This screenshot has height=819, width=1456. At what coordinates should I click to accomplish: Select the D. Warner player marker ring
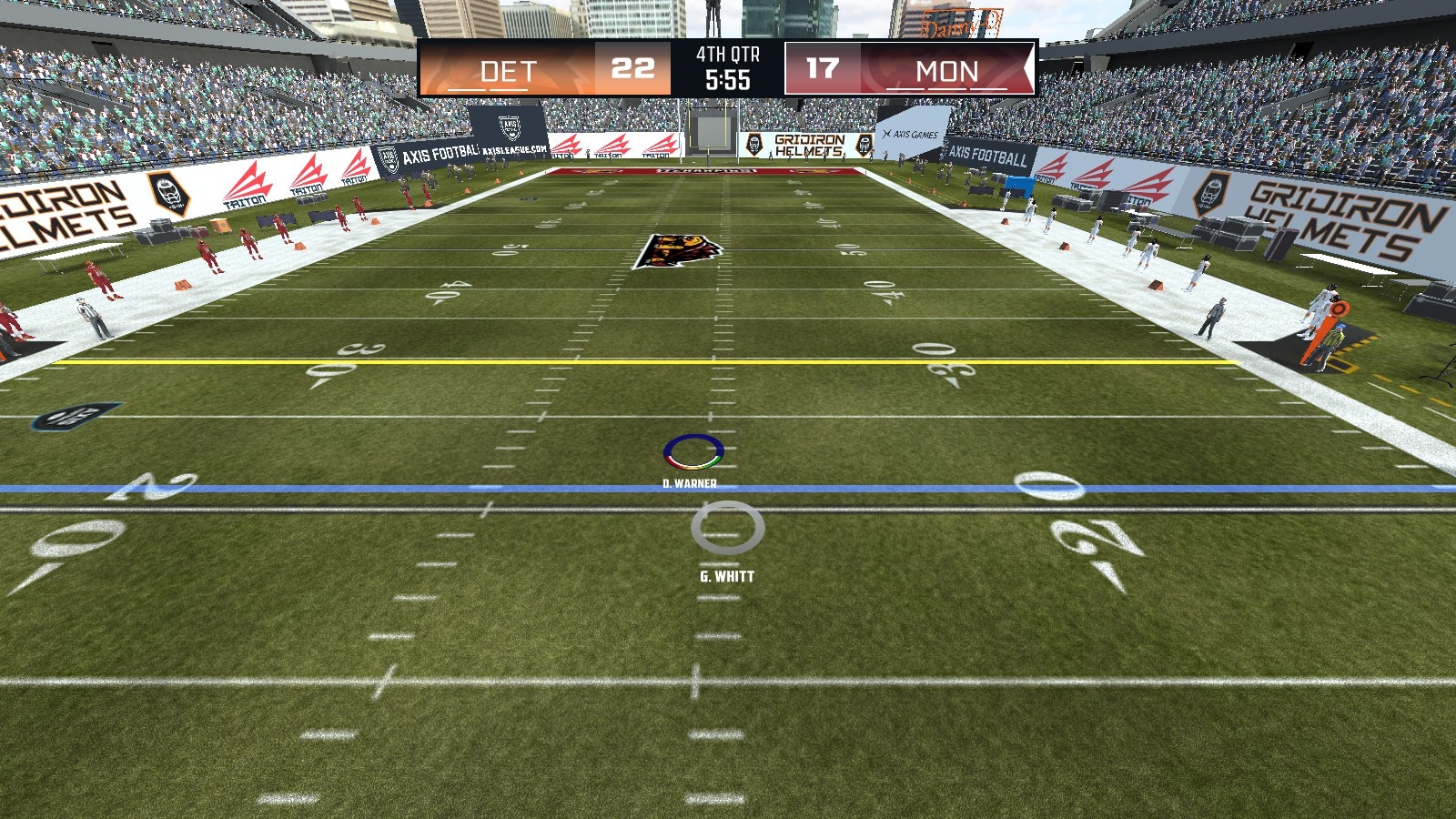coord(693,451)
